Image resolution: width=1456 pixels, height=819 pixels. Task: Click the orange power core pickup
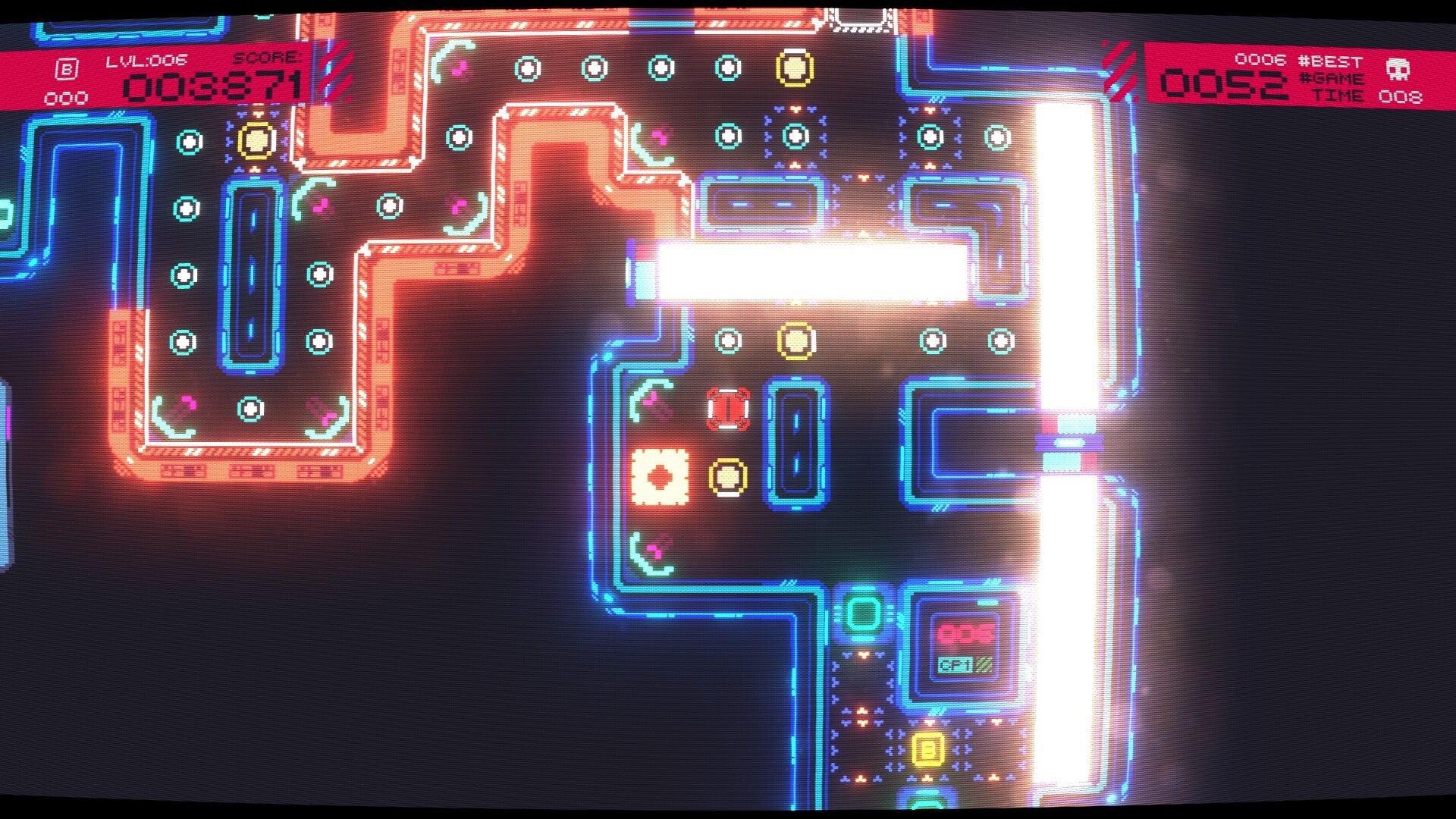pyautogui.click(x=658, y=476)
